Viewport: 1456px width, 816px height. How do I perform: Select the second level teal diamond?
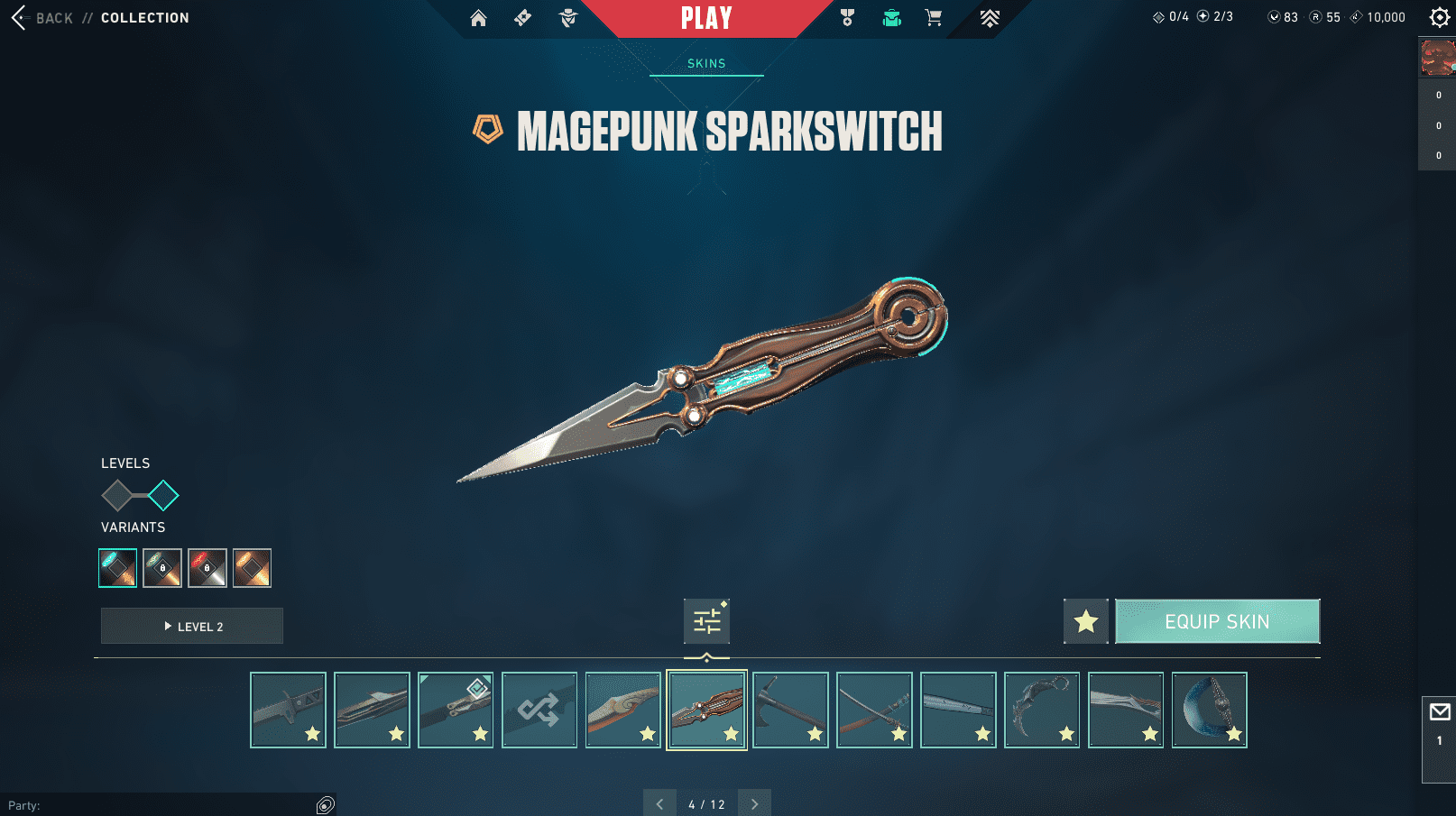(x=163, y=495)
